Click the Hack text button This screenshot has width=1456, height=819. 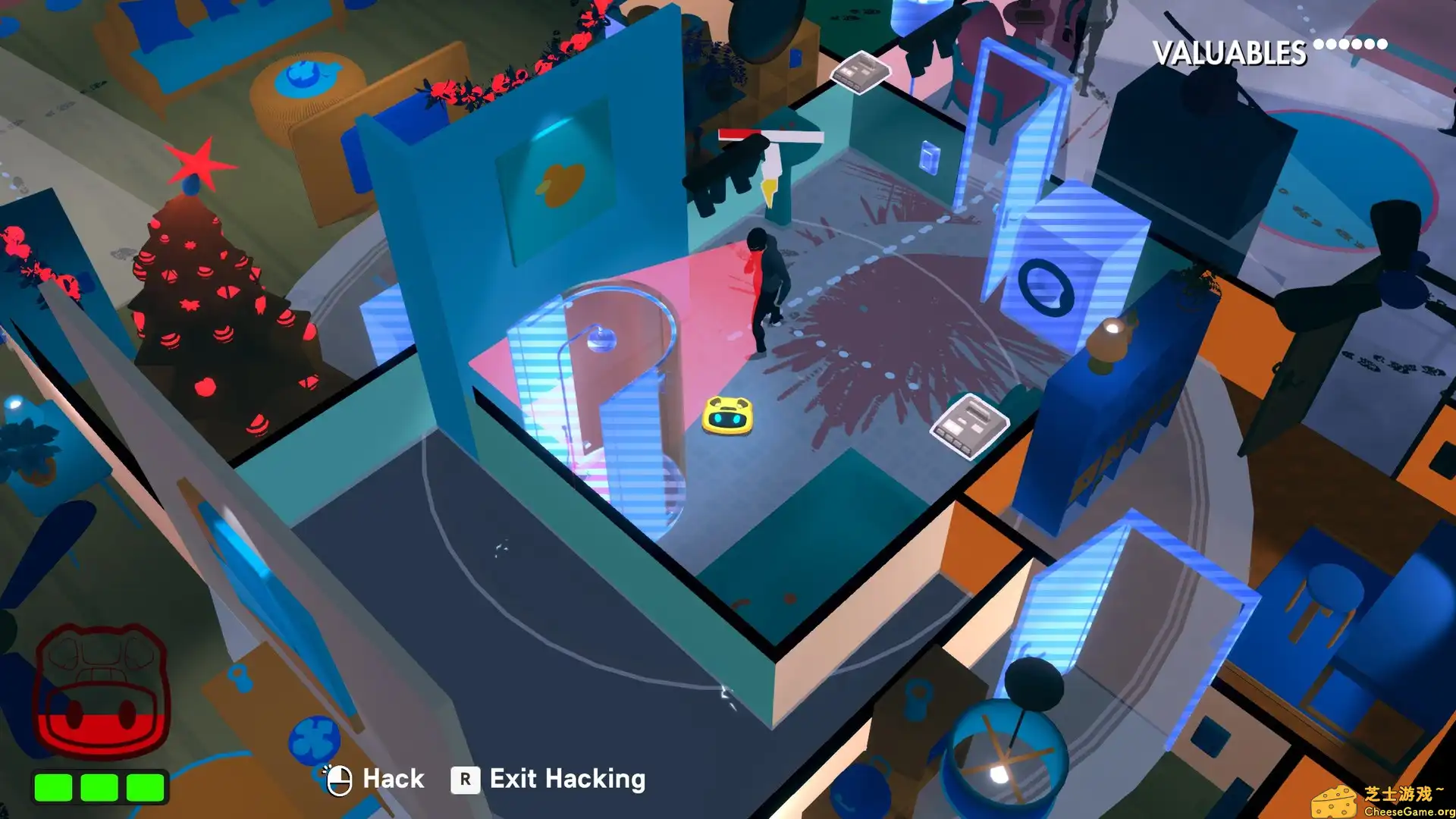[393, 779]
